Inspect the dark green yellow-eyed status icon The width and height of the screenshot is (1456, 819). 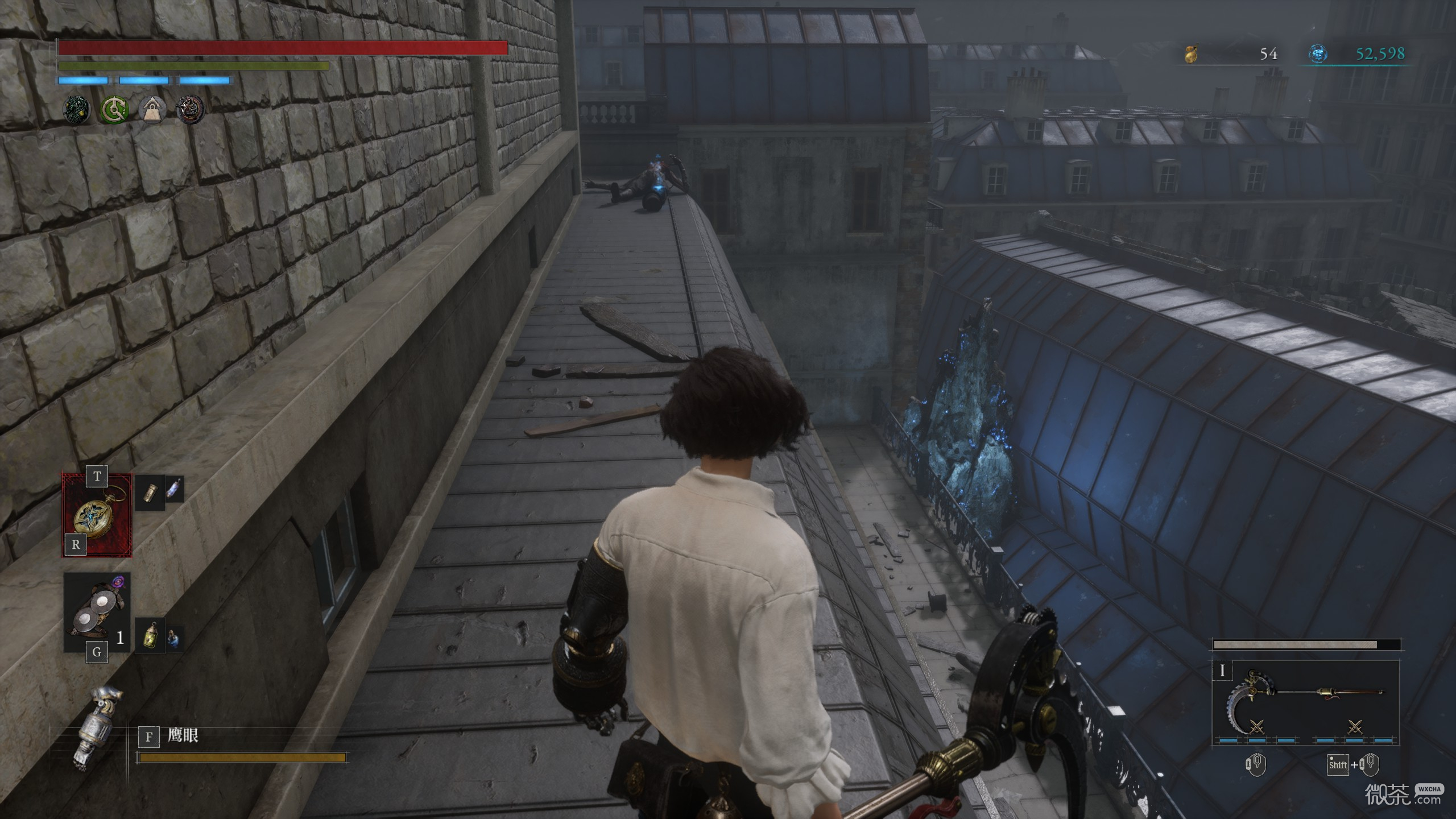(x=76, y=109)
